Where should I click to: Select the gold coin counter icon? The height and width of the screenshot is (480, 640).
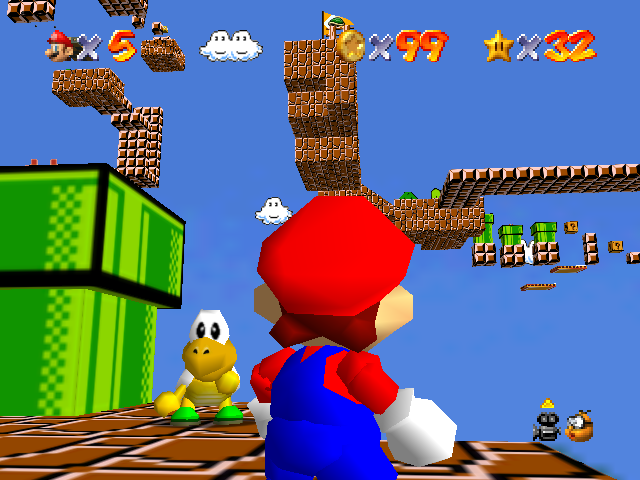(x=351, y=45)
